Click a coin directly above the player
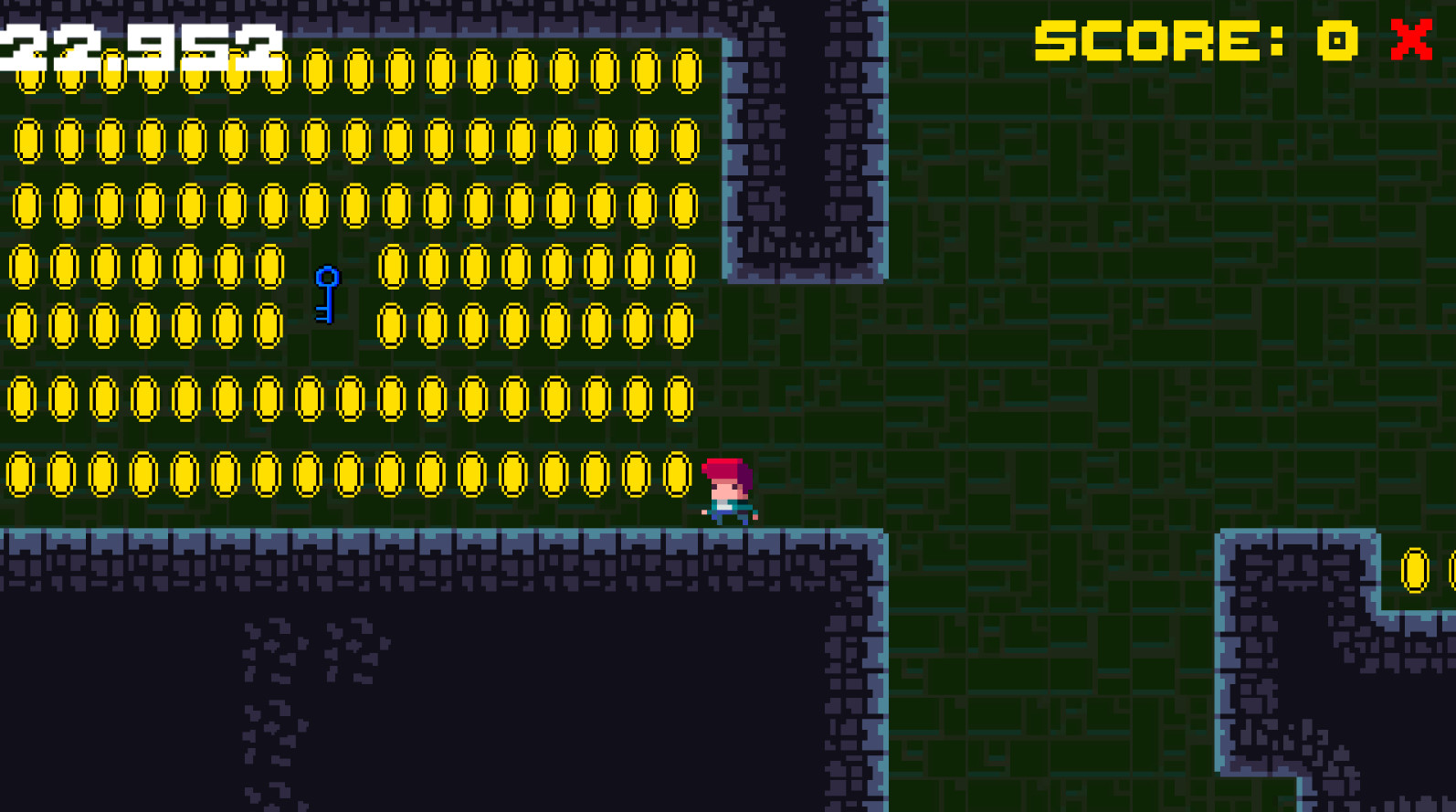Image resolution: width=1456 pixels, height=812 pixels. [678, 398]
